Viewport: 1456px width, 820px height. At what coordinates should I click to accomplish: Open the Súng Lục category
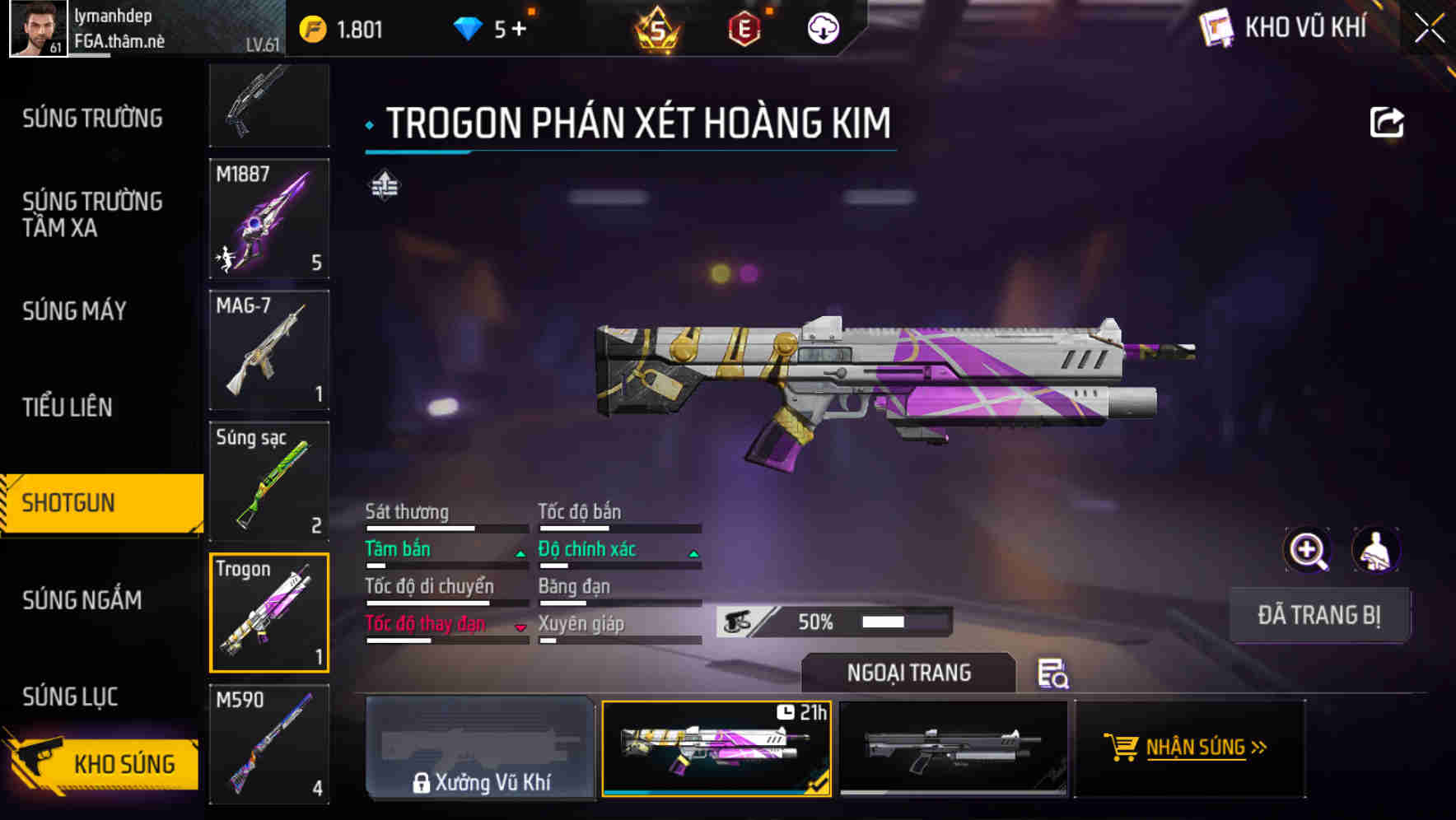(x=70, y=697)
